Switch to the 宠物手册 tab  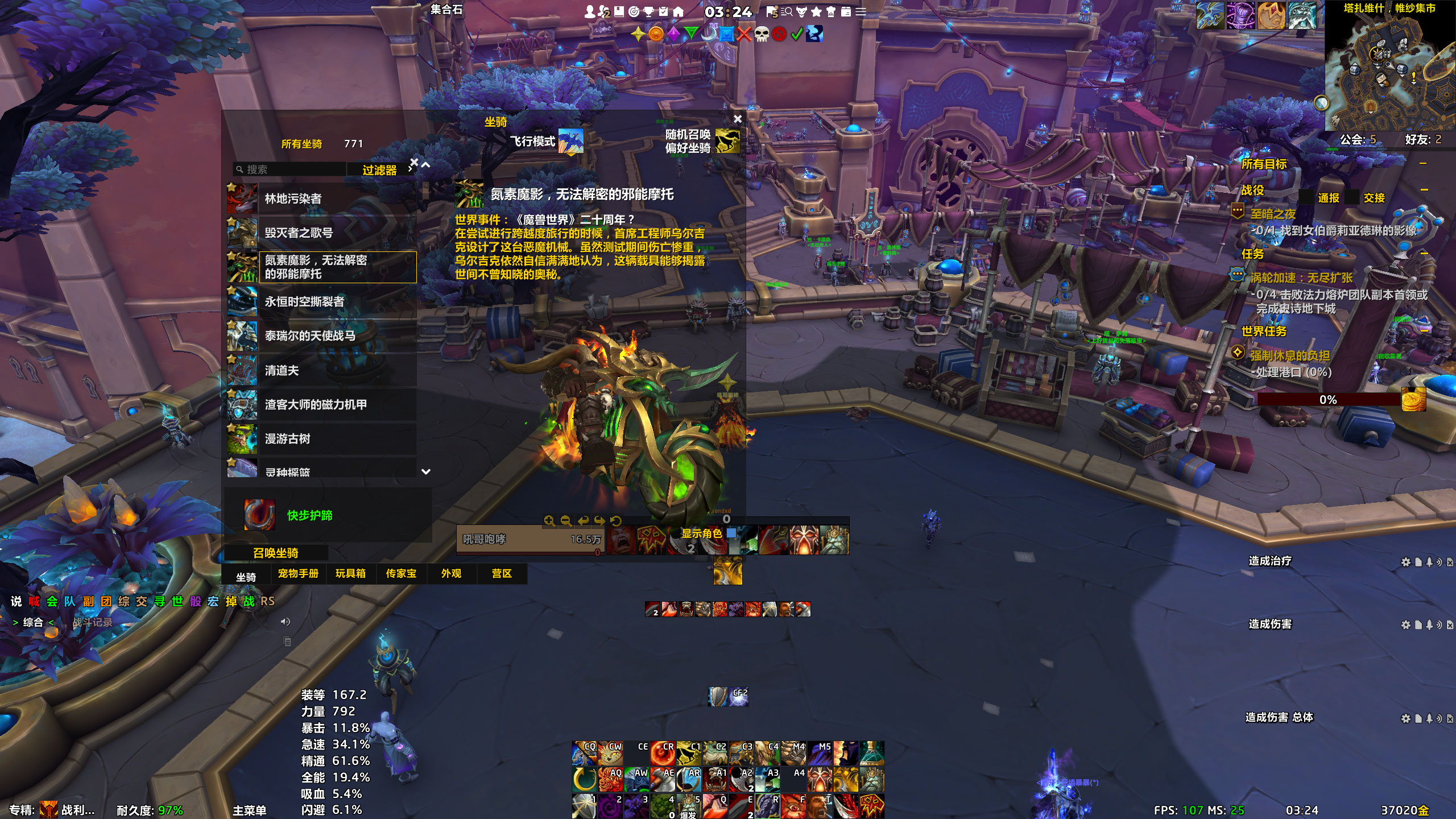pos(298,573)
